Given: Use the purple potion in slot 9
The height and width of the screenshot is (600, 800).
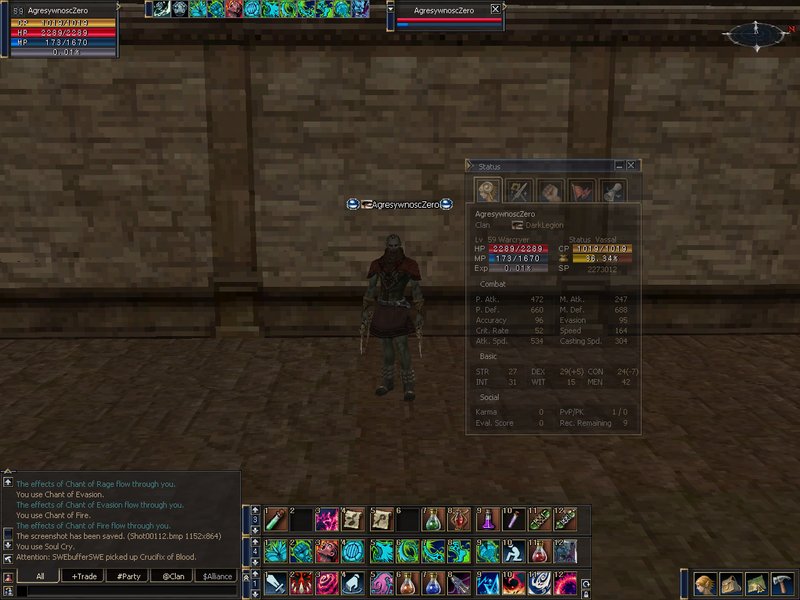Looking at the screenshot, I should [485, 520].
